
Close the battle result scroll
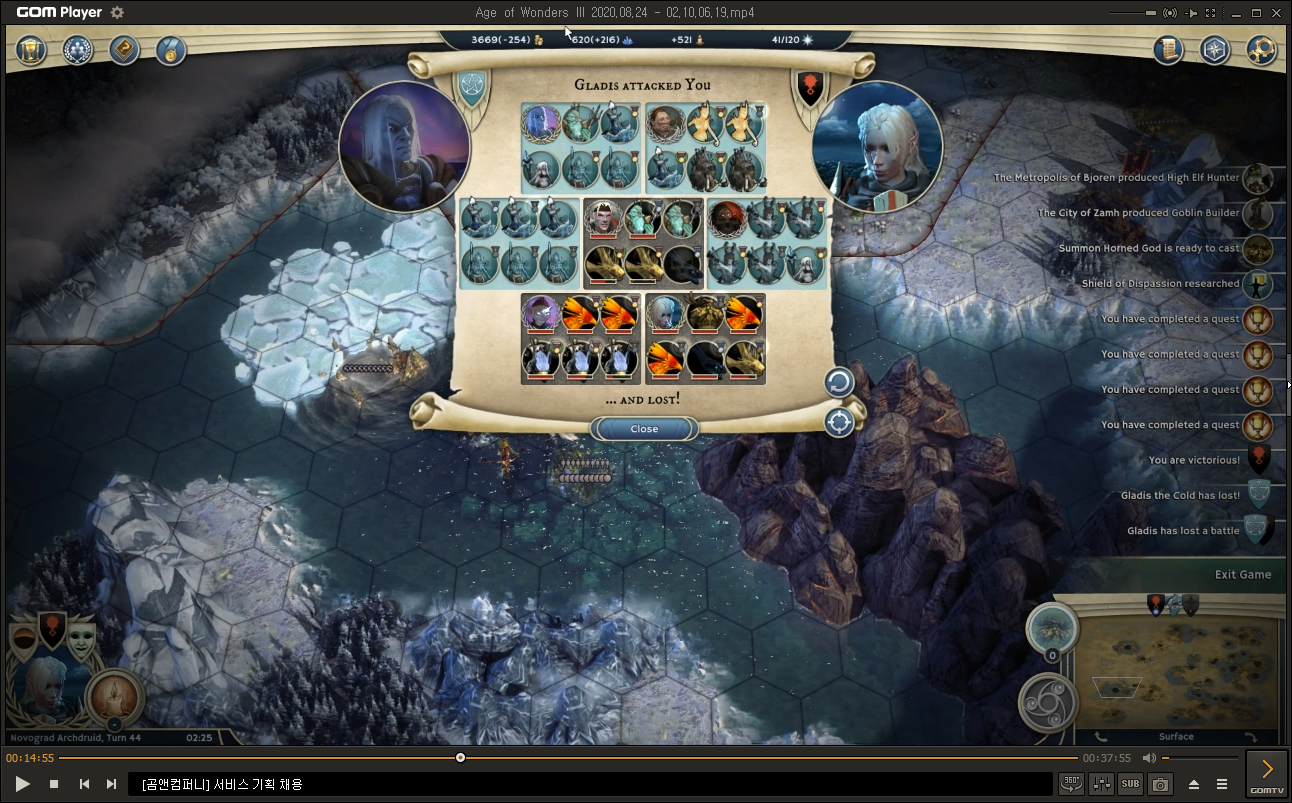pyautogui.click(x=644, y=429)
